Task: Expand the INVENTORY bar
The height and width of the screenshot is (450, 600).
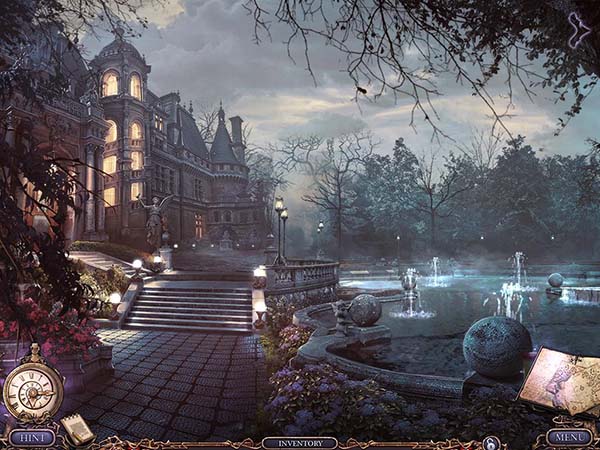Action: 299,442
